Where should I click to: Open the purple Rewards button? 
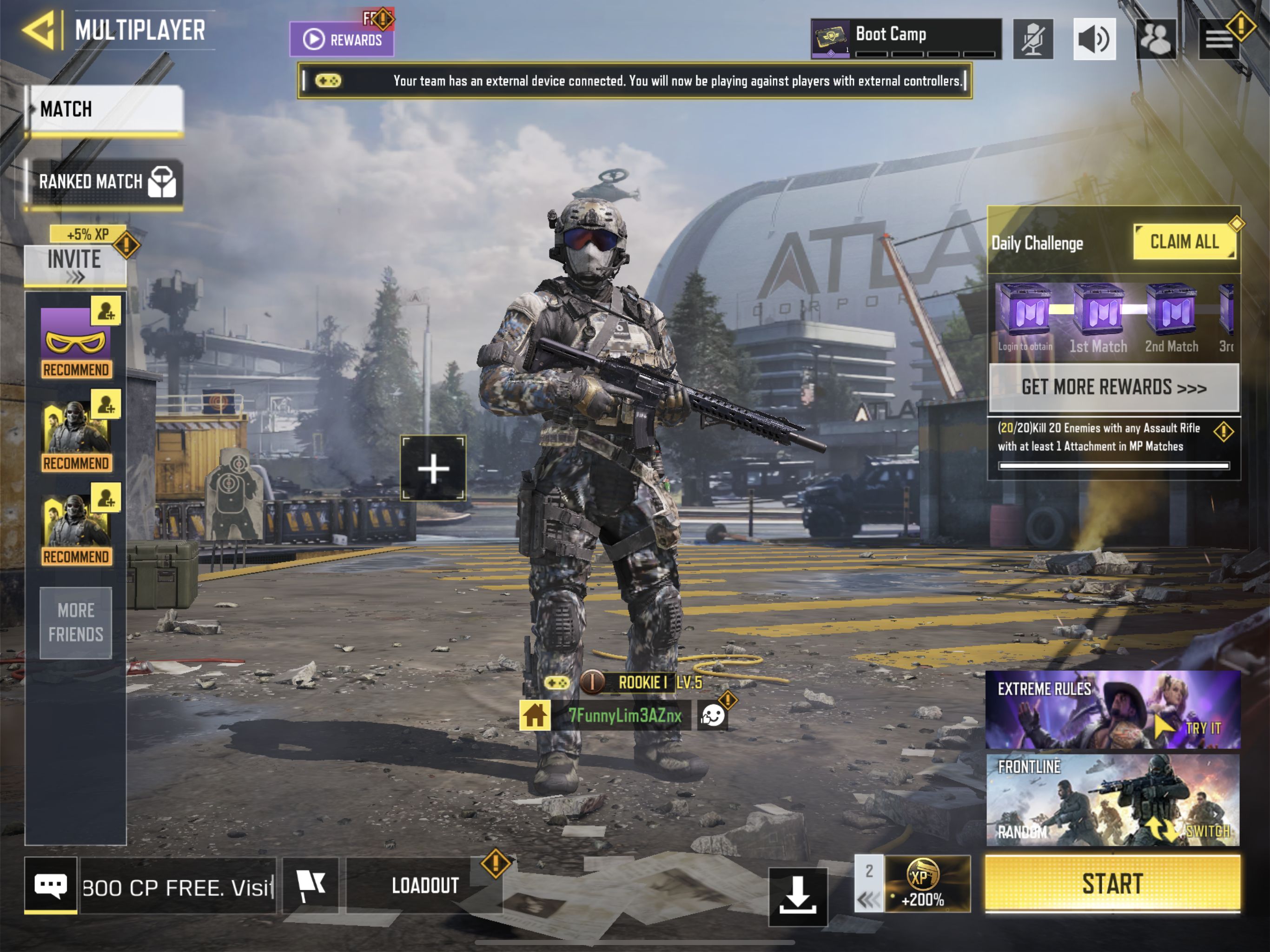tap(342, 39)
